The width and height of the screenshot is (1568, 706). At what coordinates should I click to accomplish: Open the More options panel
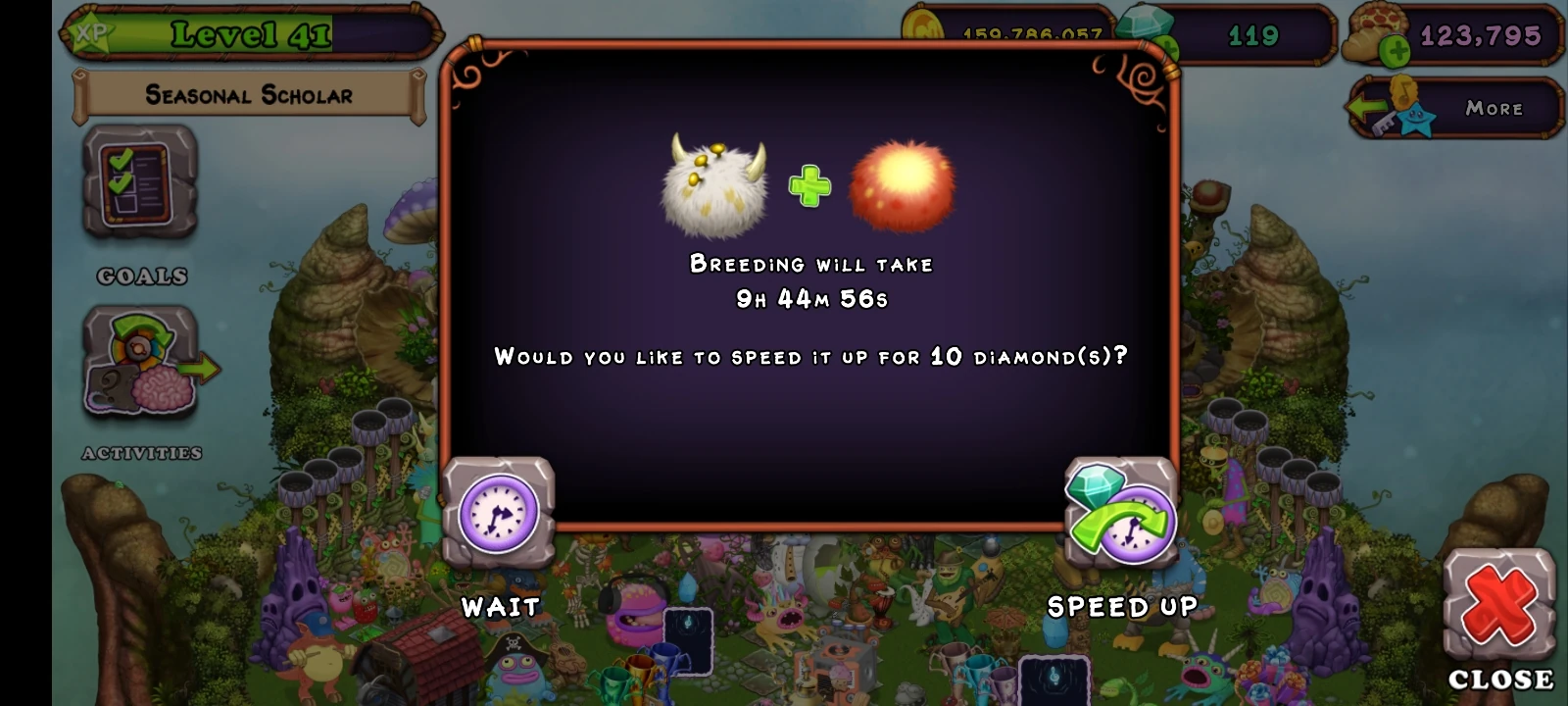click(1493, 109)
